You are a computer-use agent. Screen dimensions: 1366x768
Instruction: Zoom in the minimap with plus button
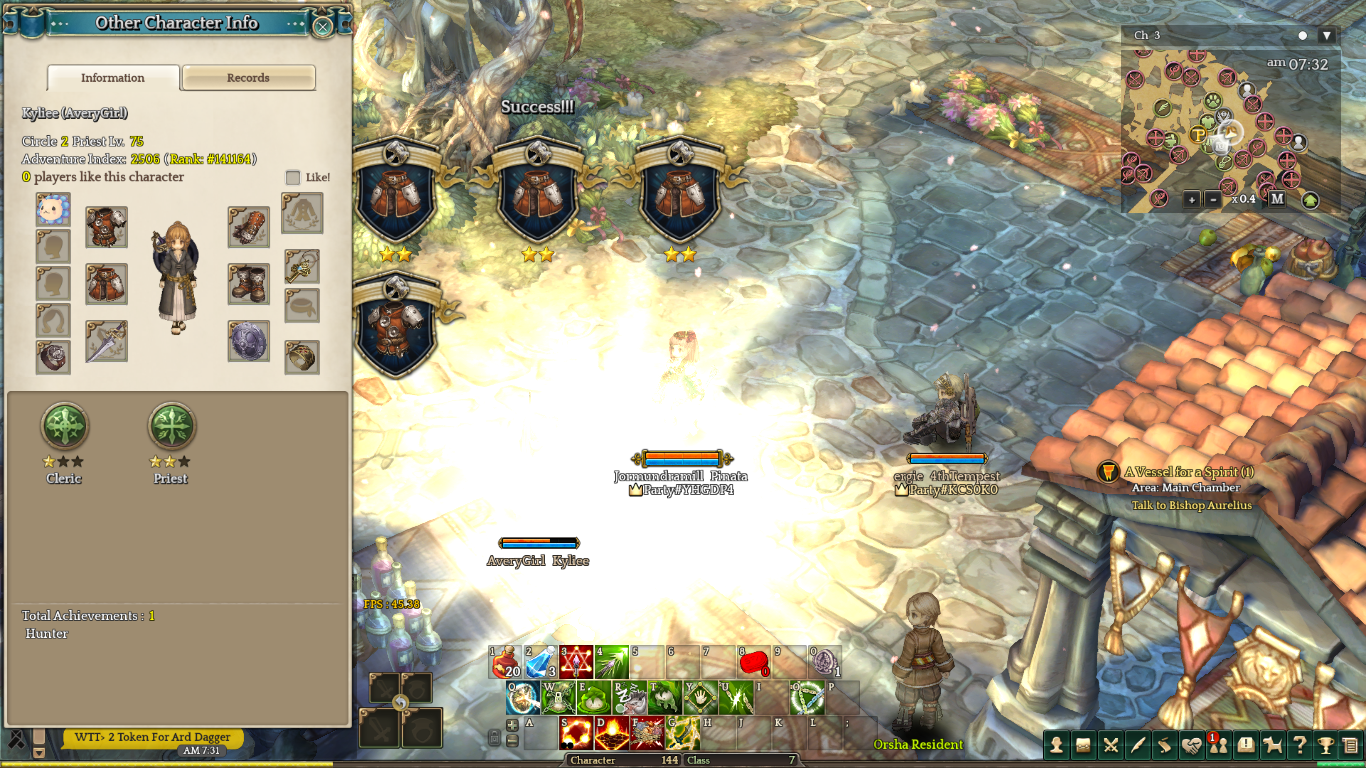pos(1192,199)
